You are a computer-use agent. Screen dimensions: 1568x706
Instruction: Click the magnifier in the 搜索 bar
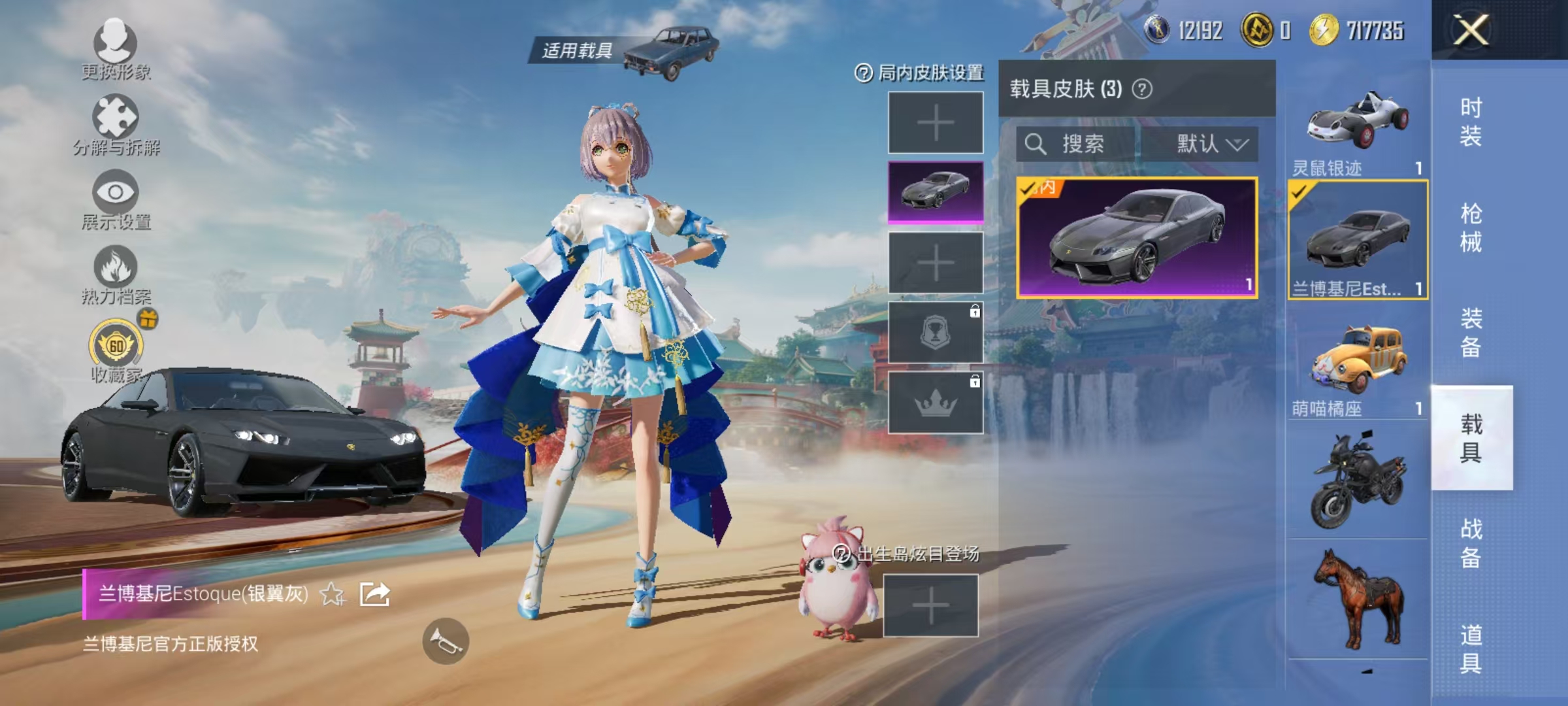(x=1037, y=144)
